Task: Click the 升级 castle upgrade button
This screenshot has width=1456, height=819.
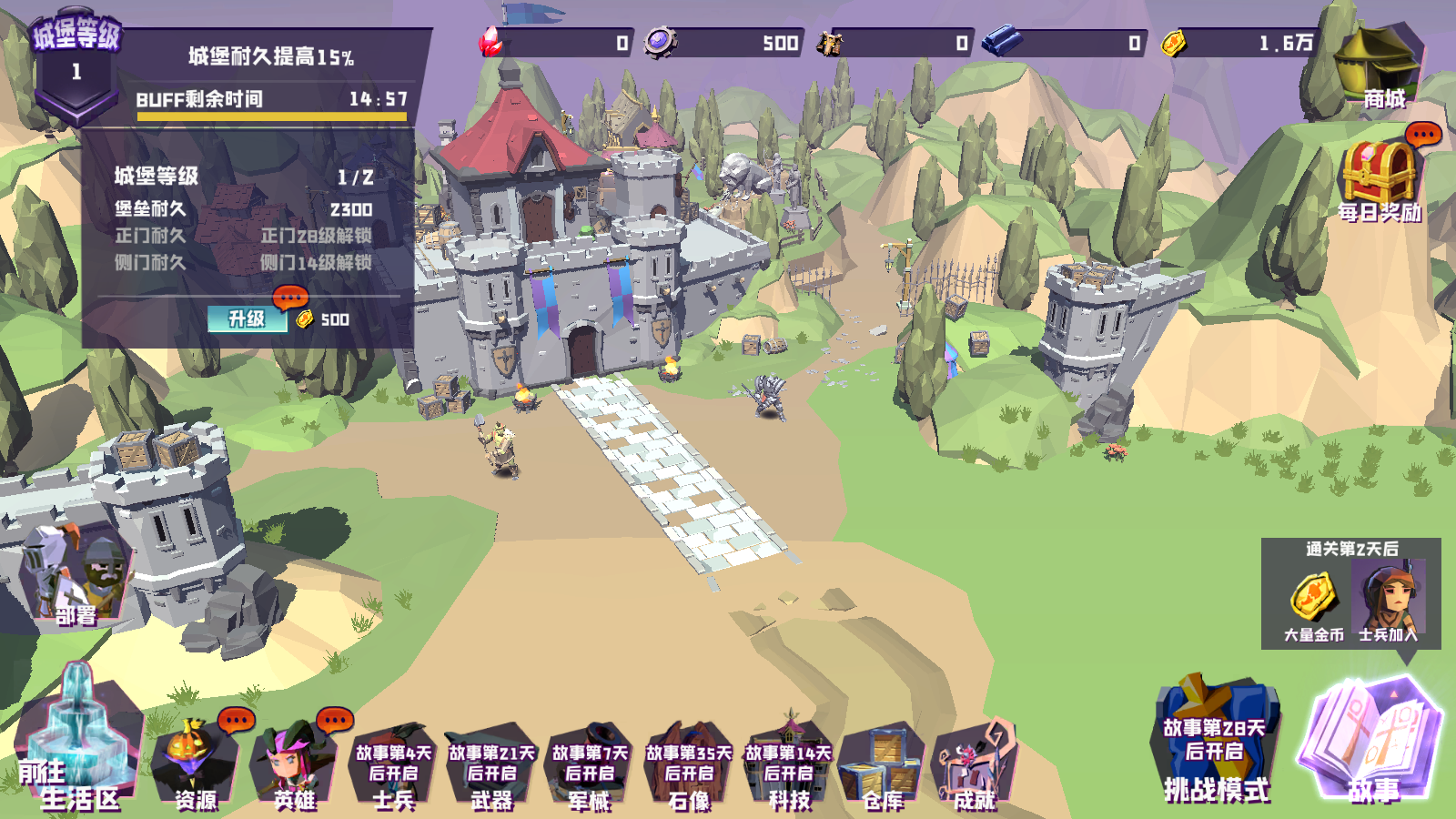Action: (247, 318)
